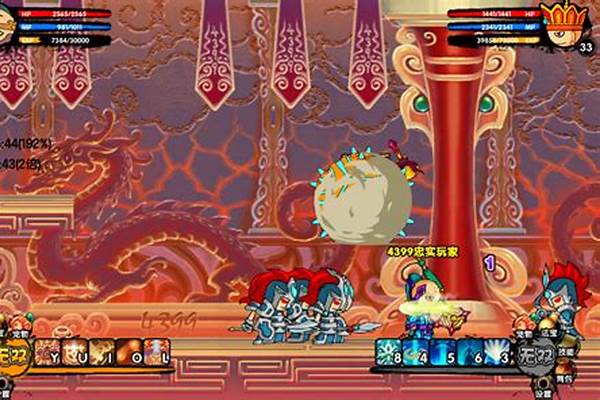The height and width of the screenshot is (400, 600).
Task: Use the ice snowflake skill numbered 8
Action: [389, 352]
